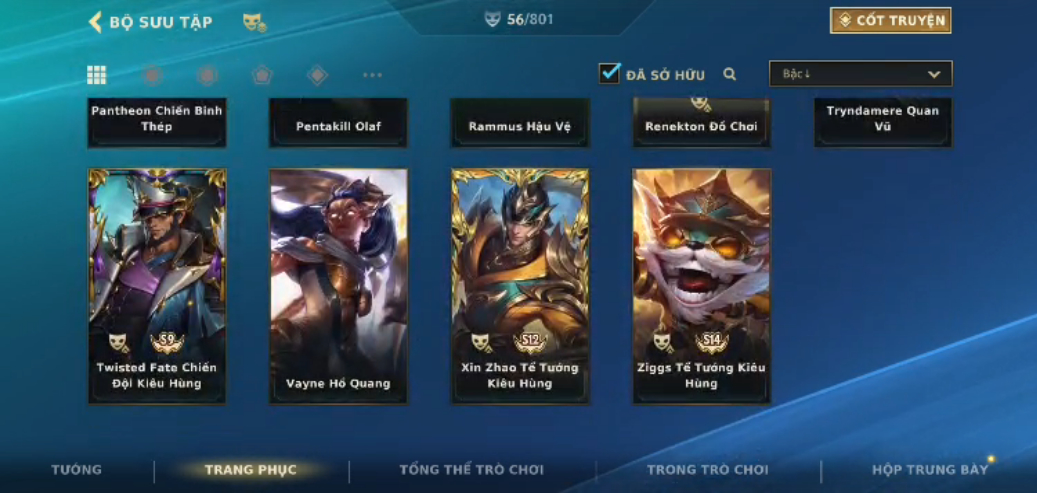Go back from Bộ Sưu Tập
Image resolution: width=1037 pixels, height=493 pixels.
coord(96,22)
